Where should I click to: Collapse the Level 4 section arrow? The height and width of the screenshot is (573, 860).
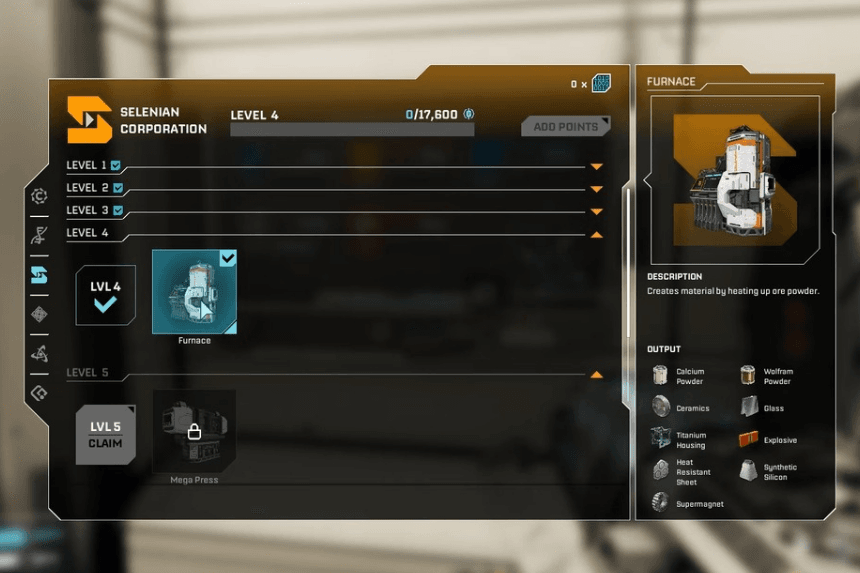597,234
